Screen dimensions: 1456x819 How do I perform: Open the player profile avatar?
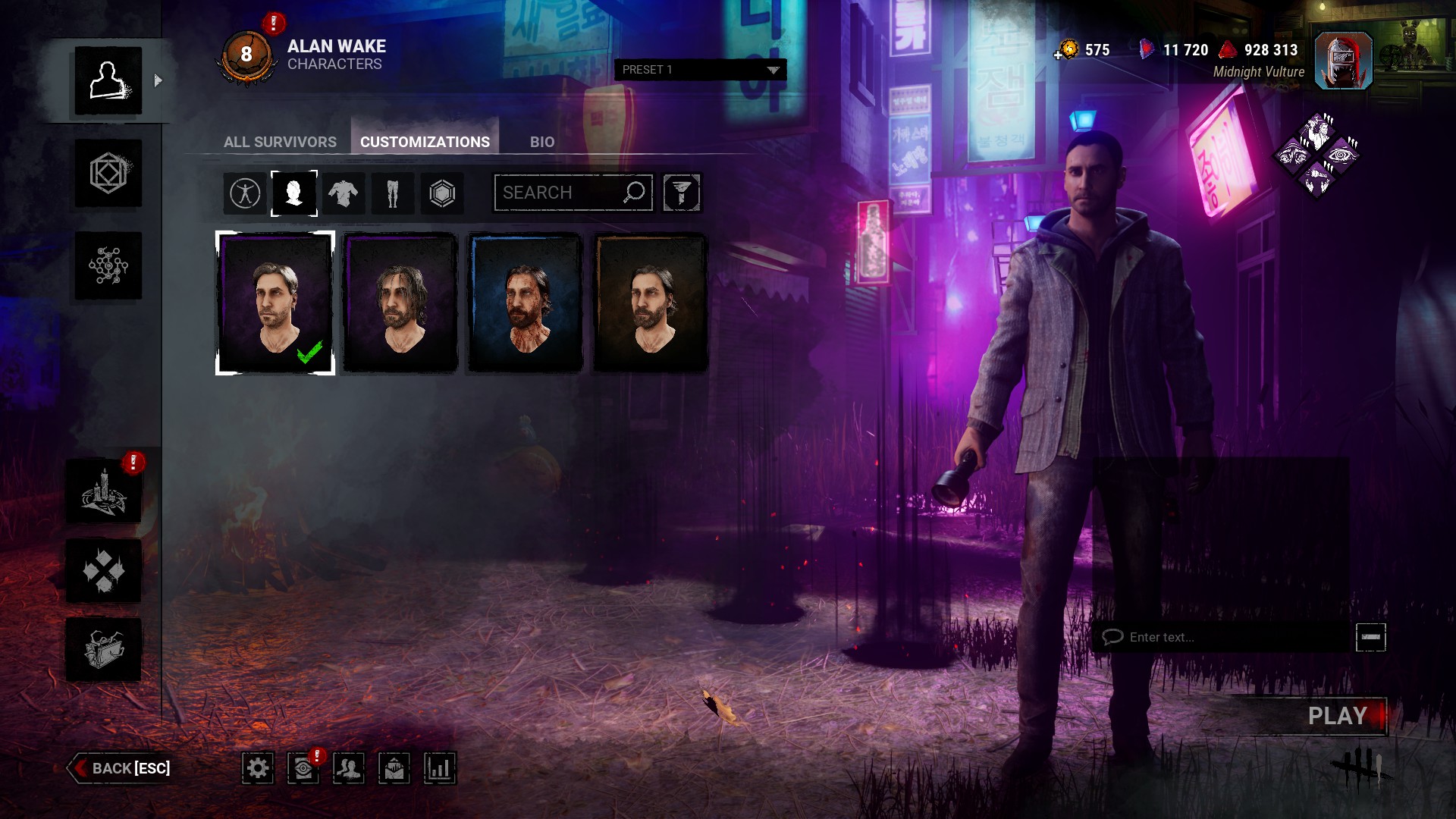tap(1343, 61)
